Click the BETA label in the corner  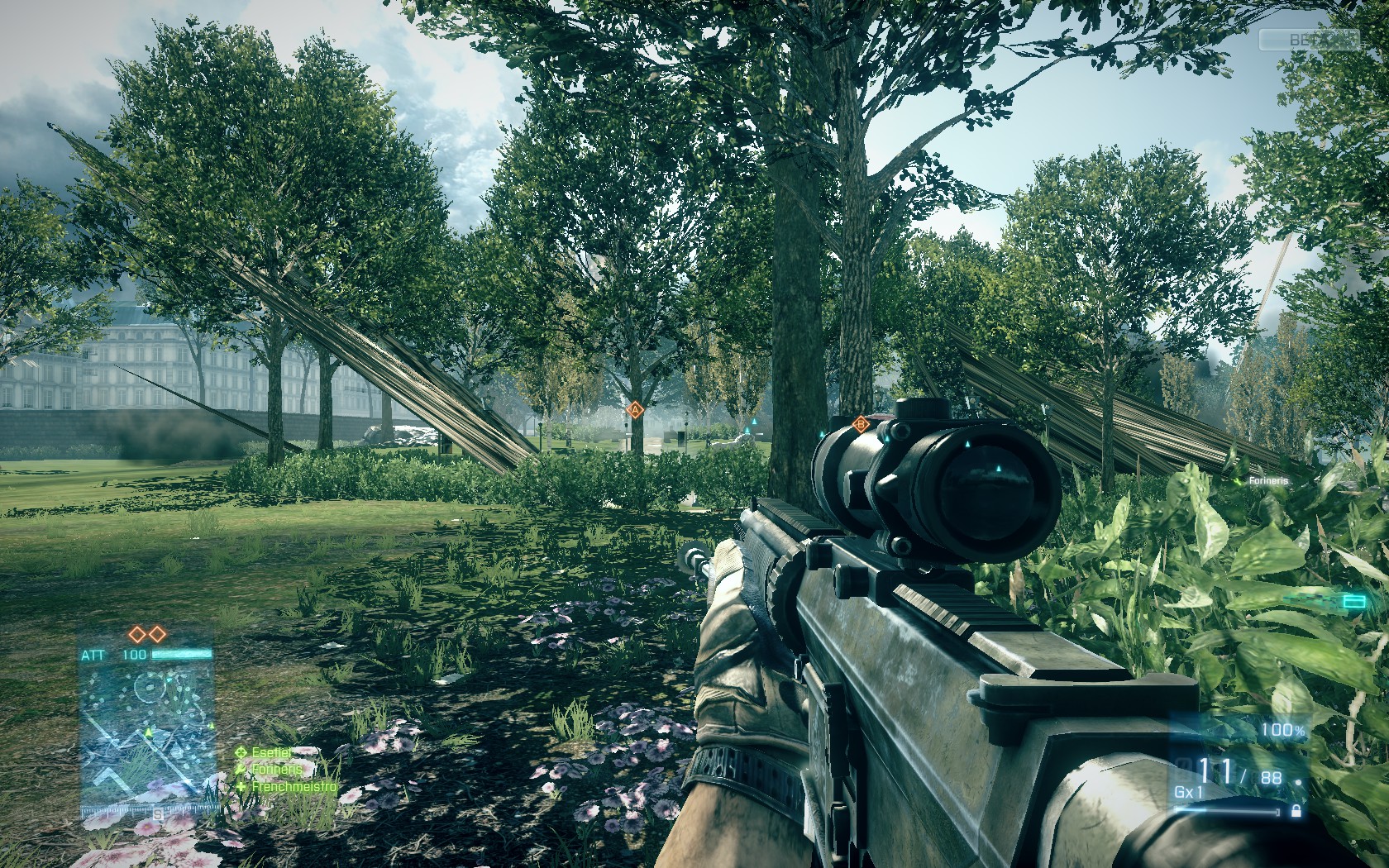pos(1308,39)
